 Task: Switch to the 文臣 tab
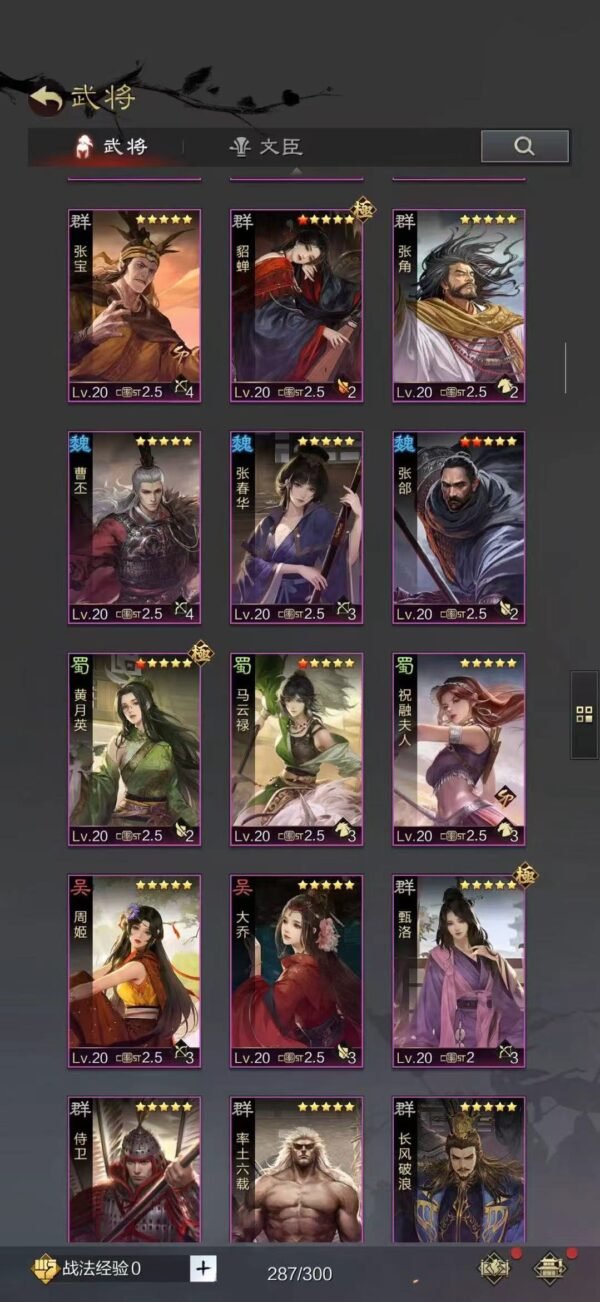click(x=266, y=147)
